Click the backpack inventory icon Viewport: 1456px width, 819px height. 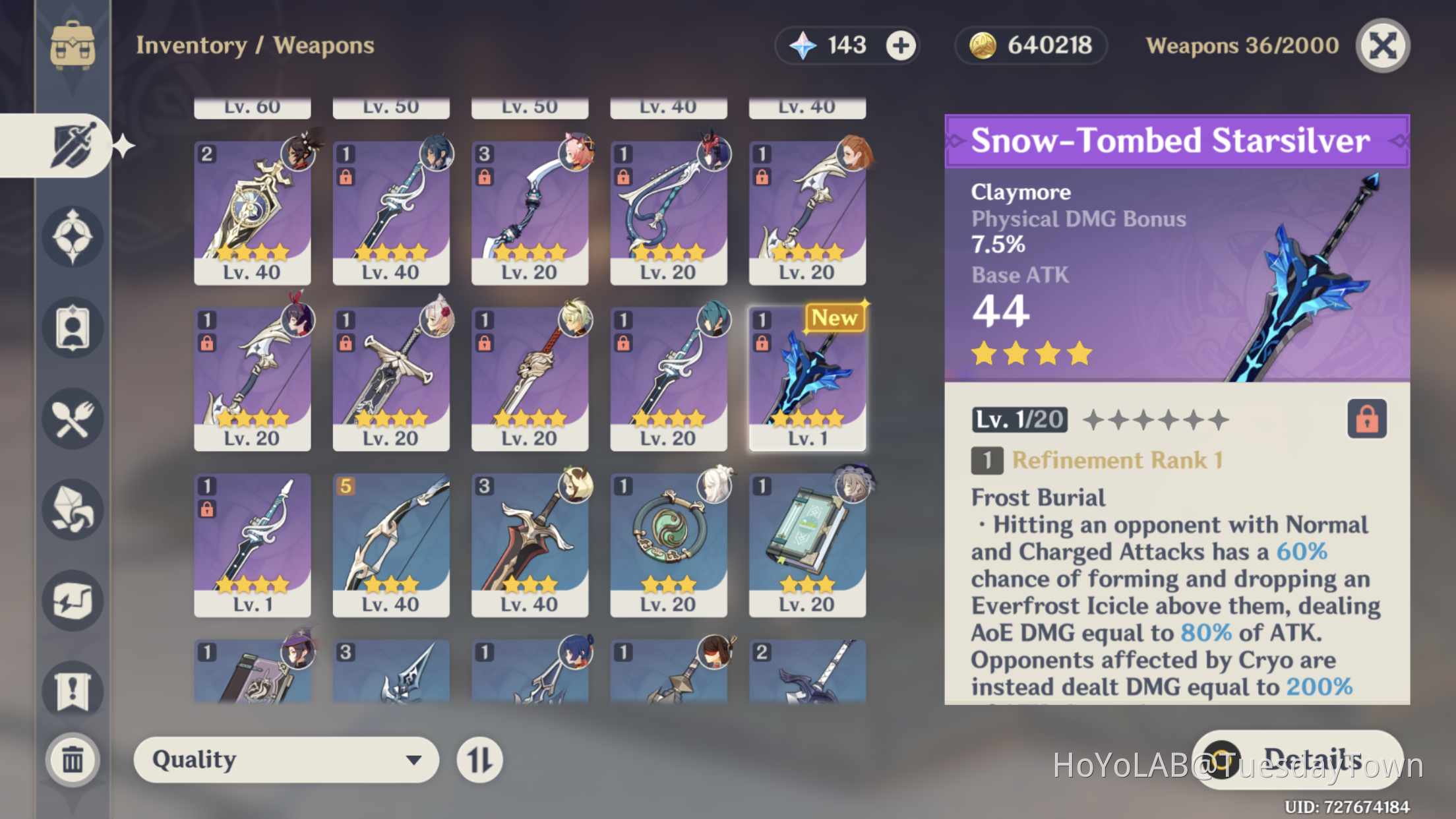tap(74, 45)
